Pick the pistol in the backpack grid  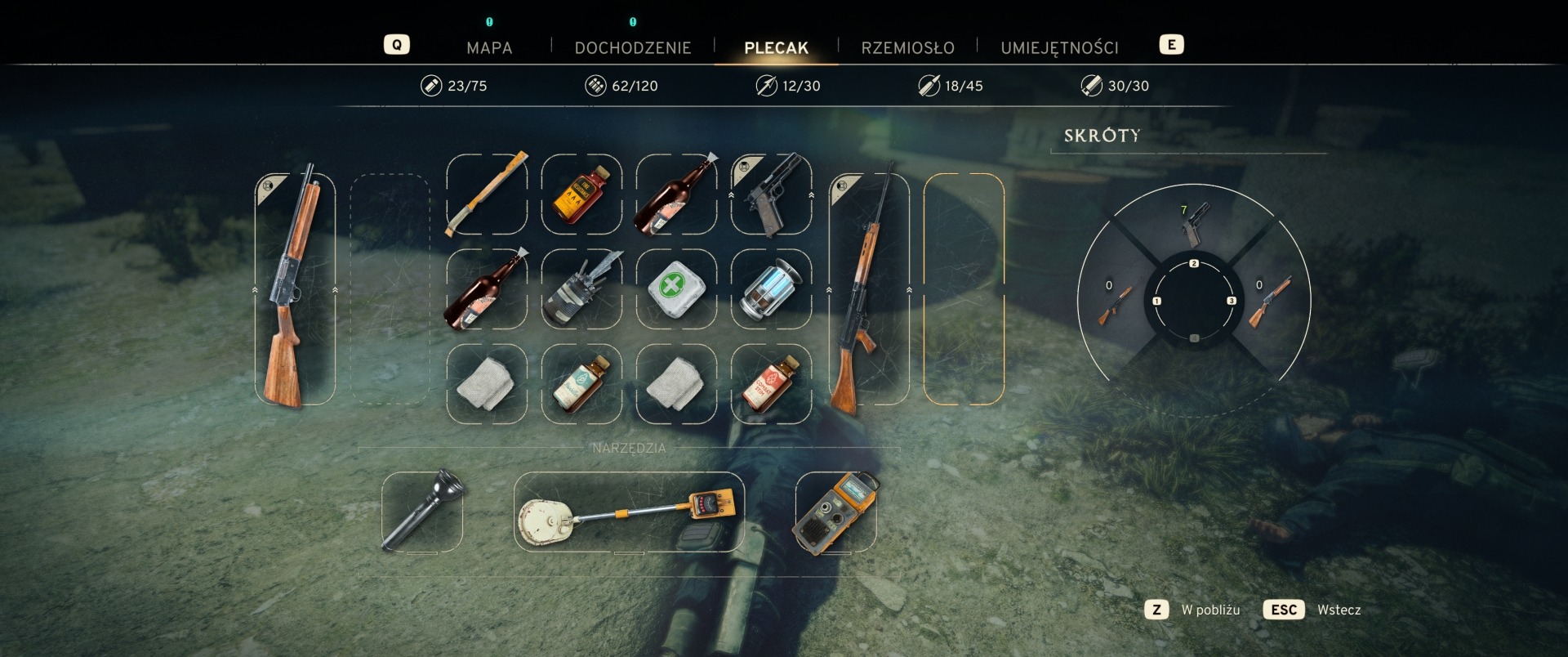771,194
